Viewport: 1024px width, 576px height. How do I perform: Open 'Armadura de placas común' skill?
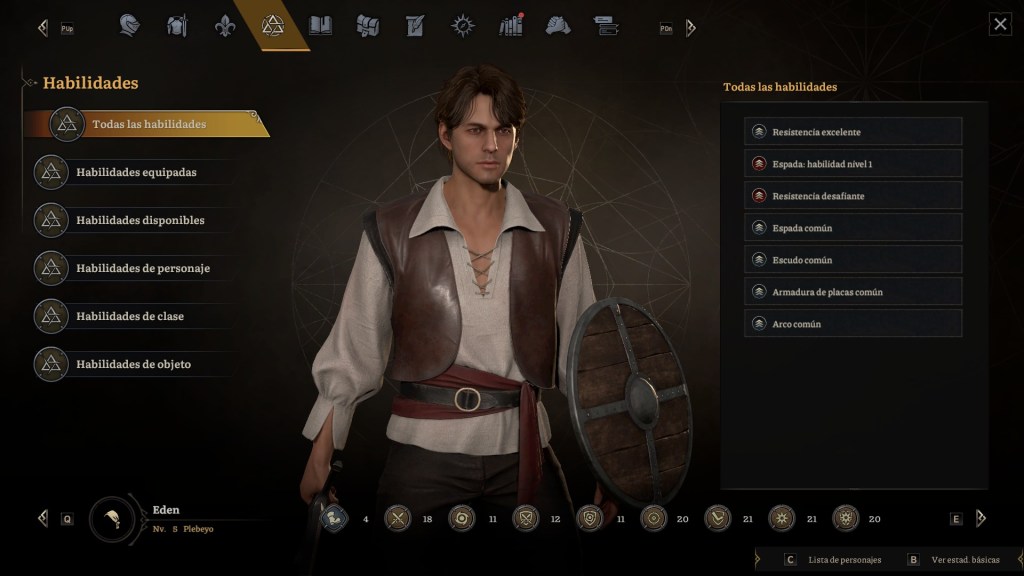click(x=853, y=292)
